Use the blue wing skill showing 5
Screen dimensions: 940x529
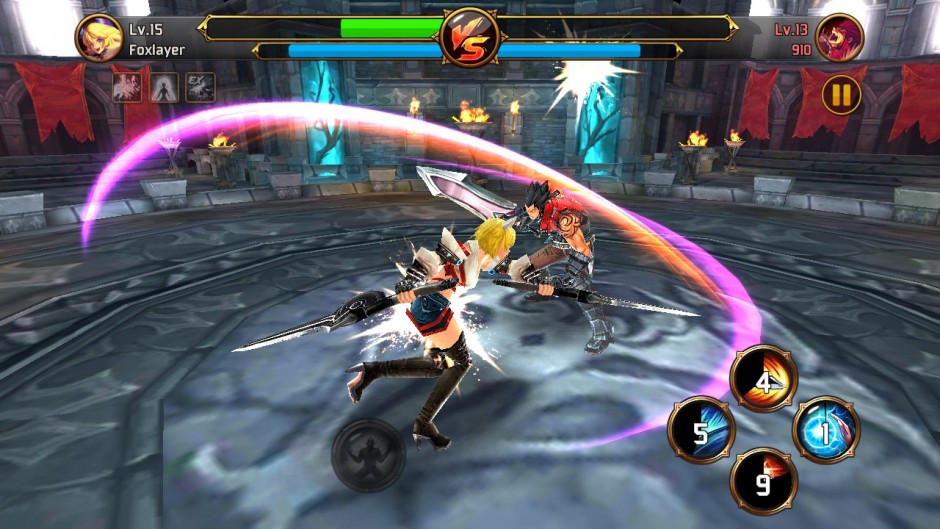701,431
